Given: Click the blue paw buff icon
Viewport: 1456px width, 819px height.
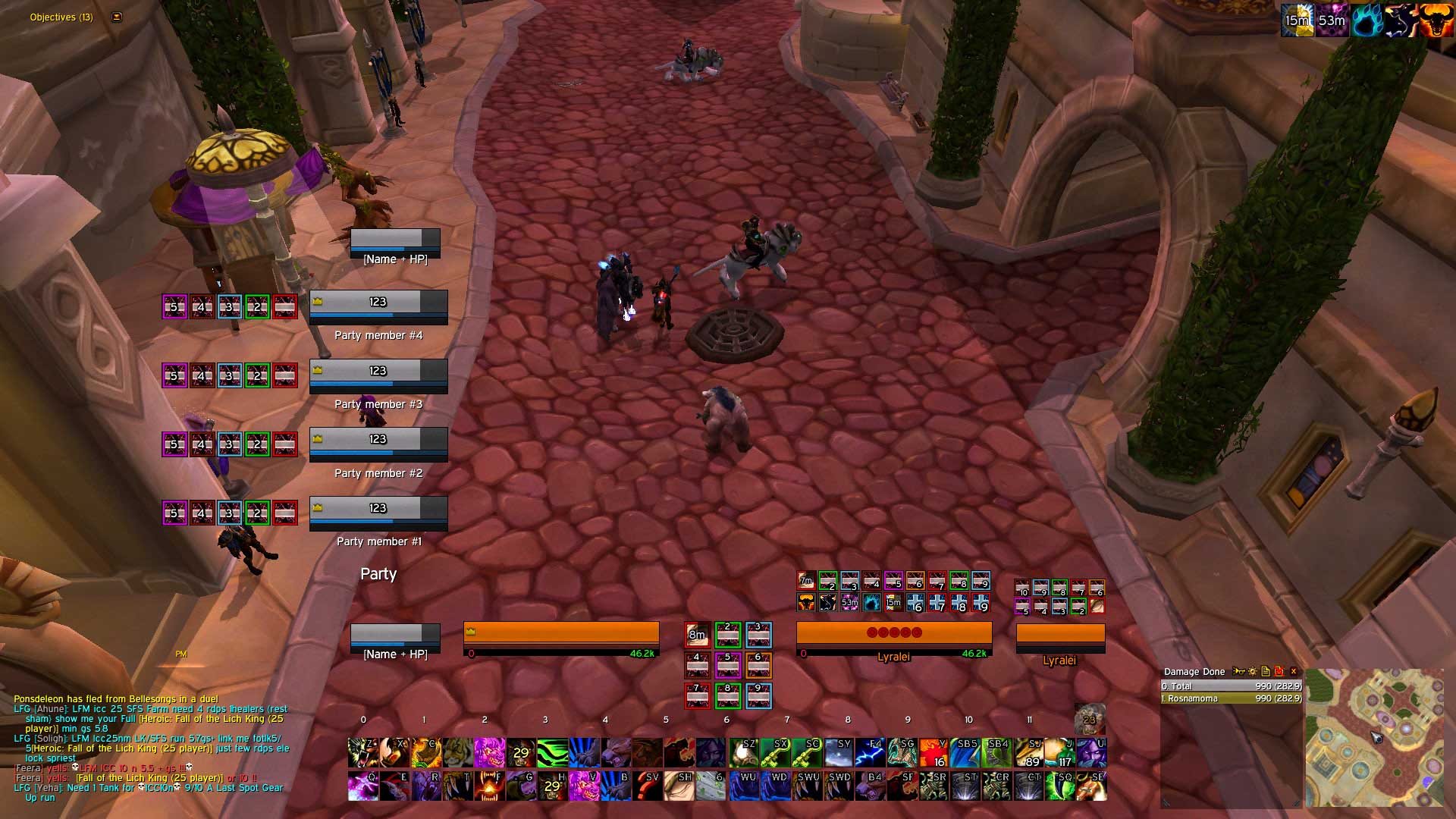Looking at the screenshot, I should pyautogui.click(x=1366, y=20).
